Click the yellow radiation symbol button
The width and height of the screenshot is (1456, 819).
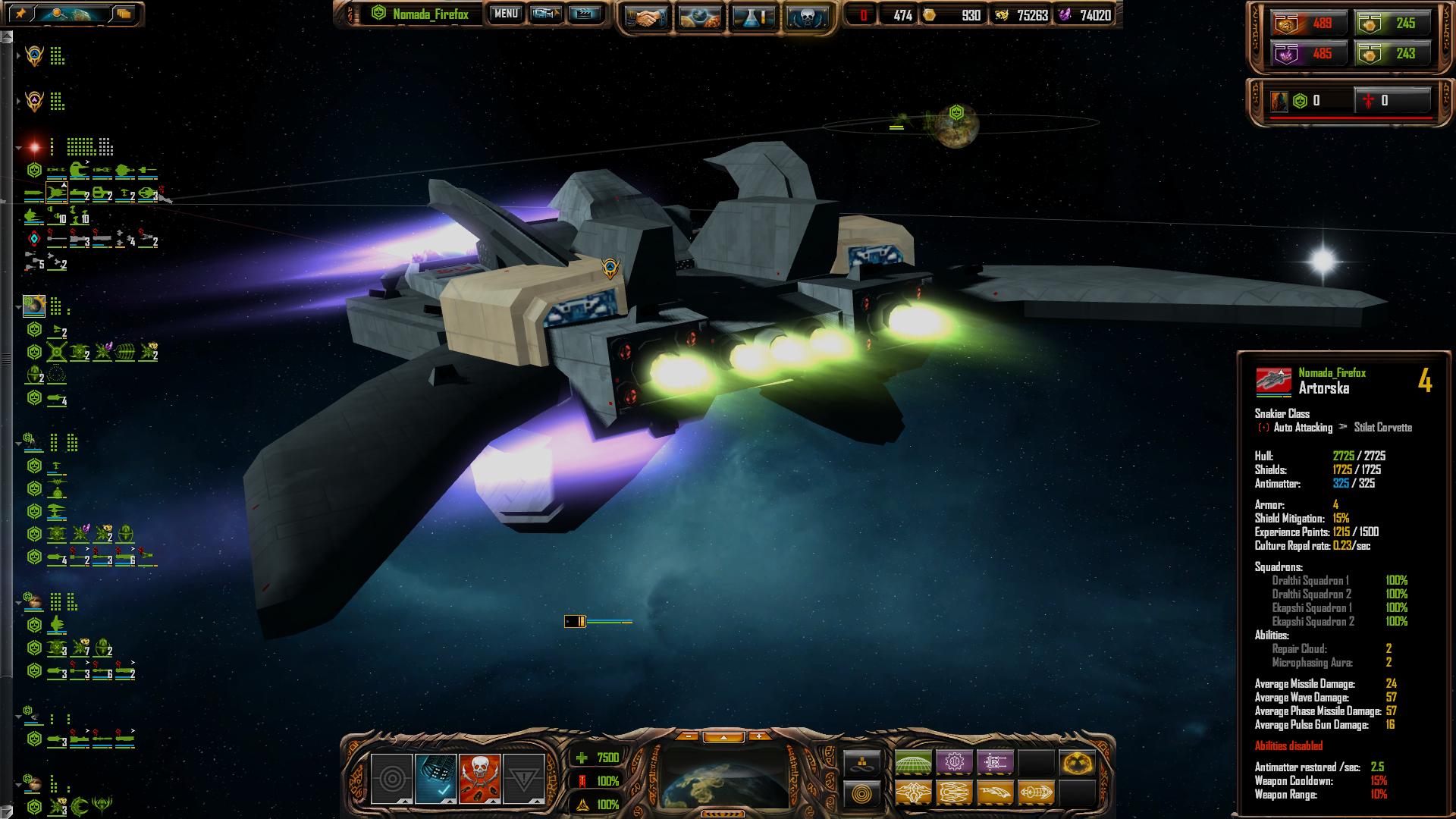point(1077,762)
